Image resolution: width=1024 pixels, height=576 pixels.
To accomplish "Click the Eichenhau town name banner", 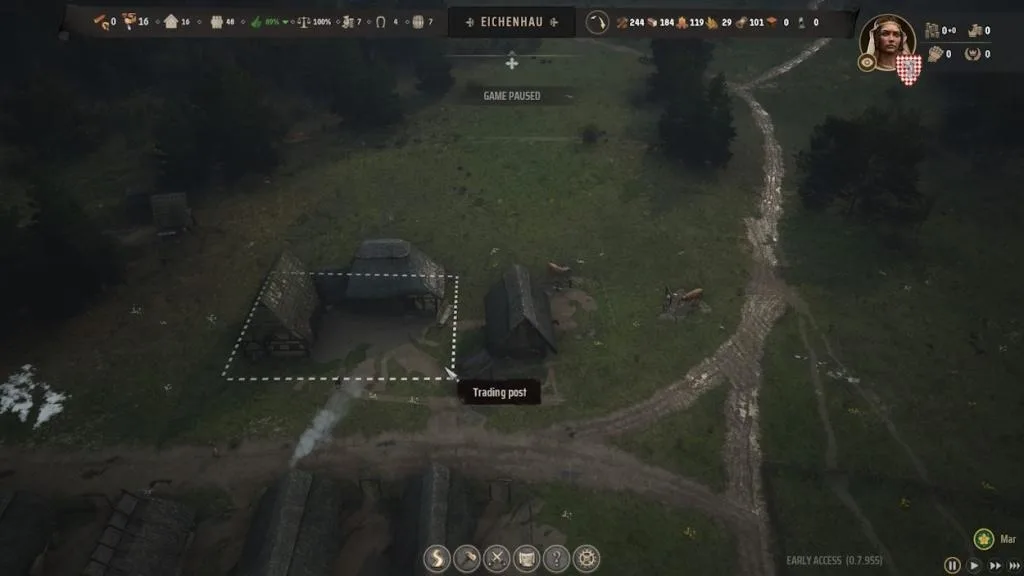I will tap(511, 21).
